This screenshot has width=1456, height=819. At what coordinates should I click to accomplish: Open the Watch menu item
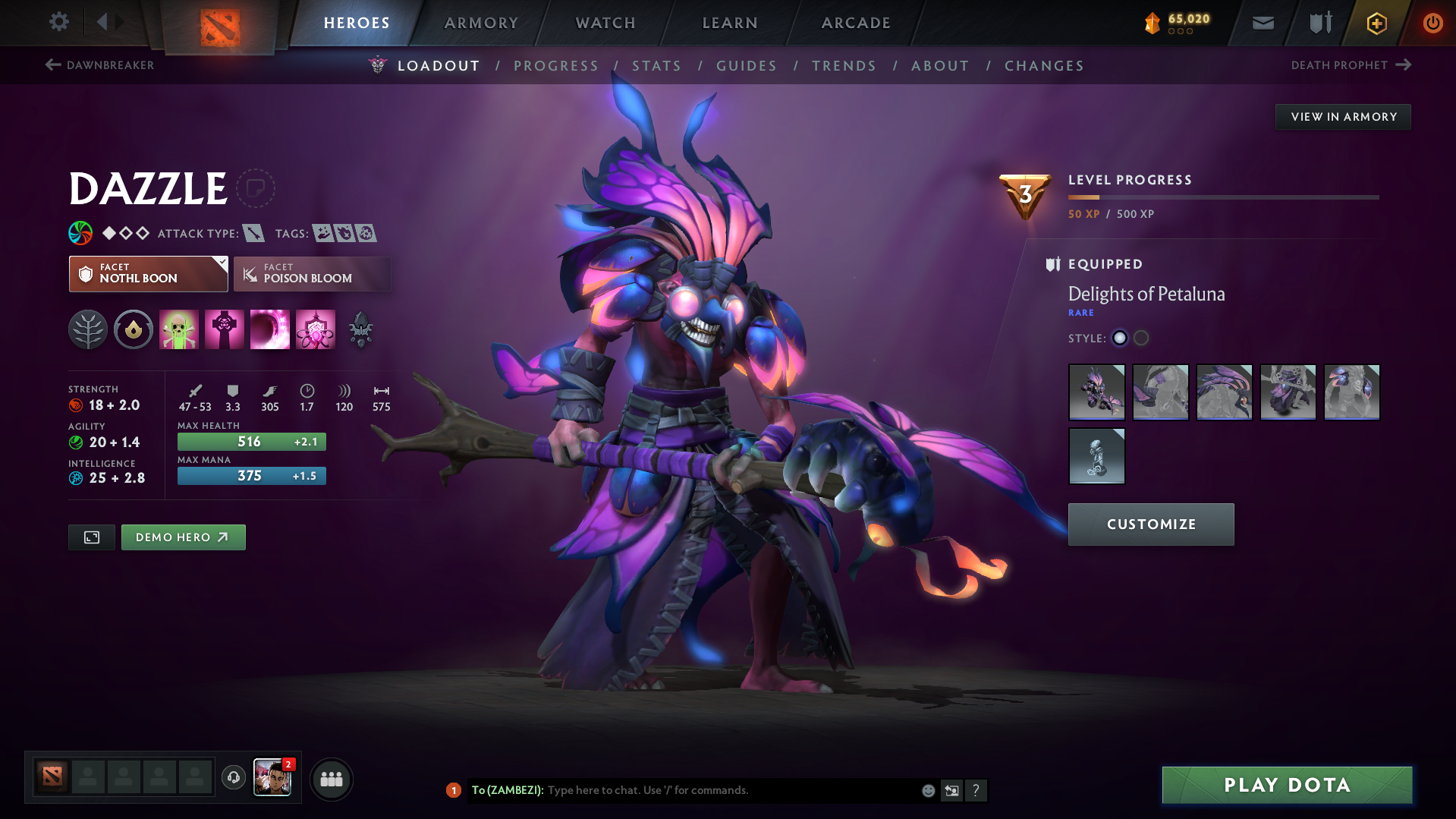(x=605, y=23)
